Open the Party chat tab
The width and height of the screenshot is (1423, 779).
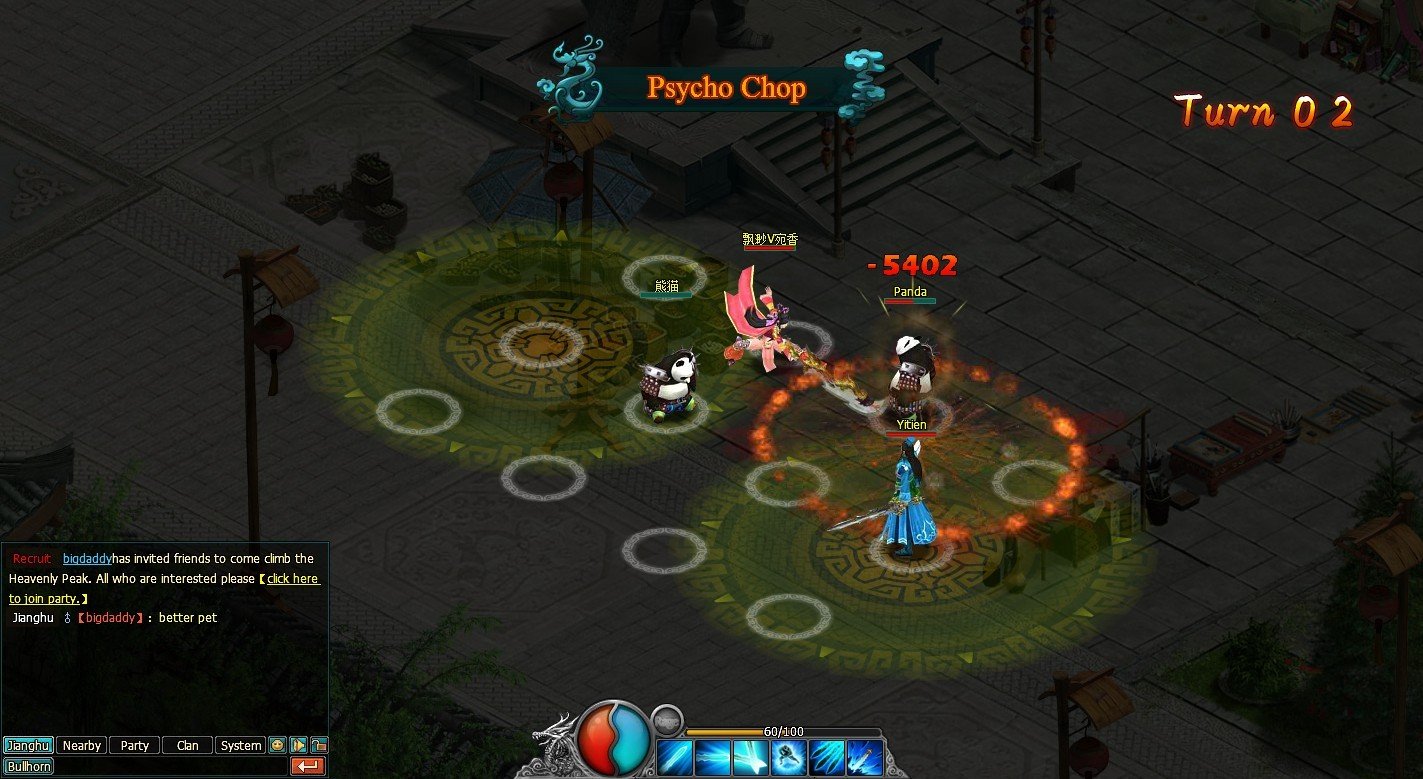[134, 745]
